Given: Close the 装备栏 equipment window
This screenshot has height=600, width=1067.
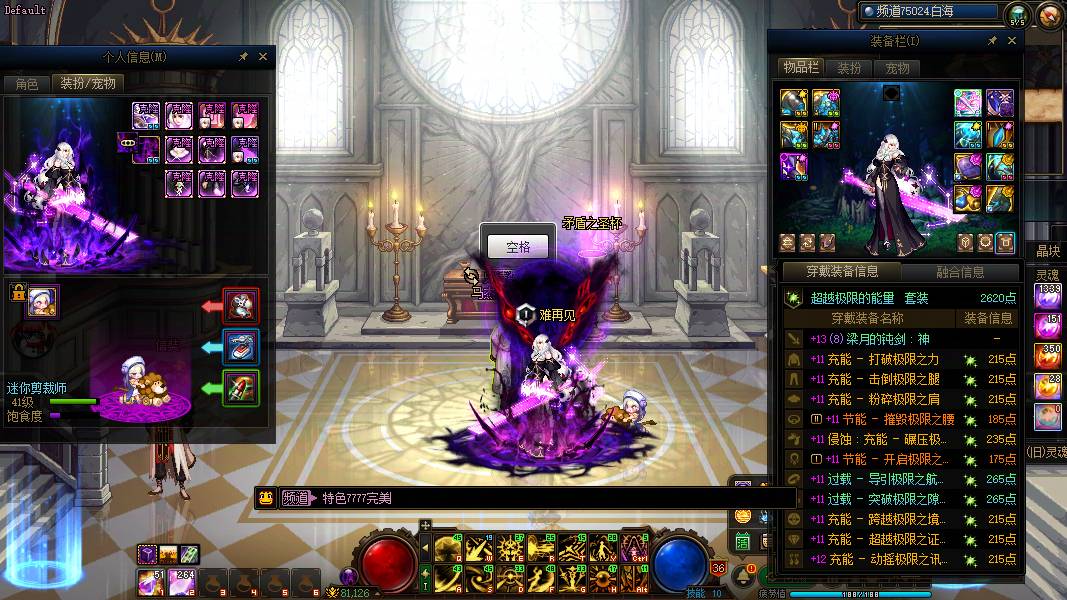Looking at the screenshot, I should coord(1012,41).
